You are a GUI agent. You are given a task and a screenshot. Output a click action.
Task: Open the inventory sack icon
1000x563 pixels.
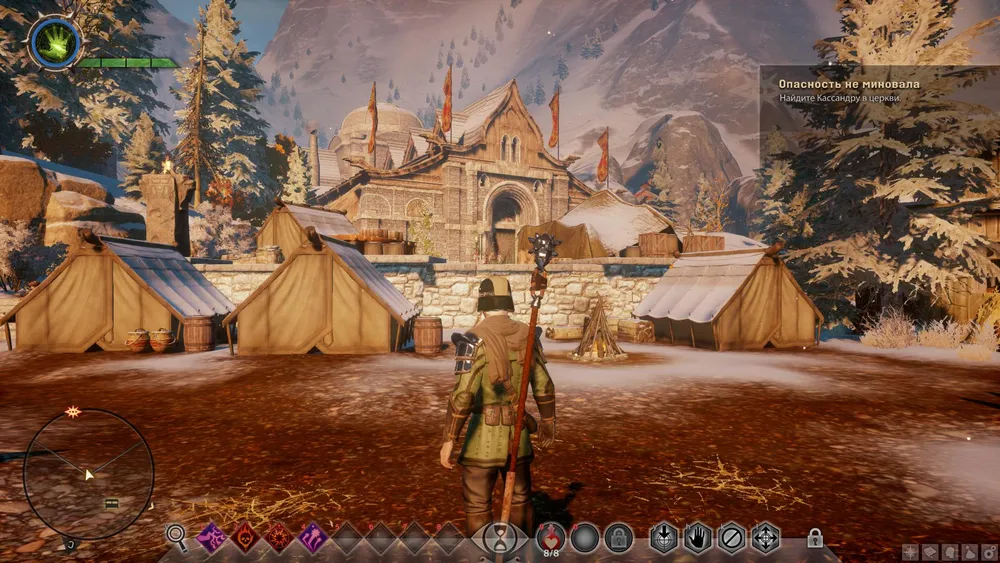[x=969, y=552]
